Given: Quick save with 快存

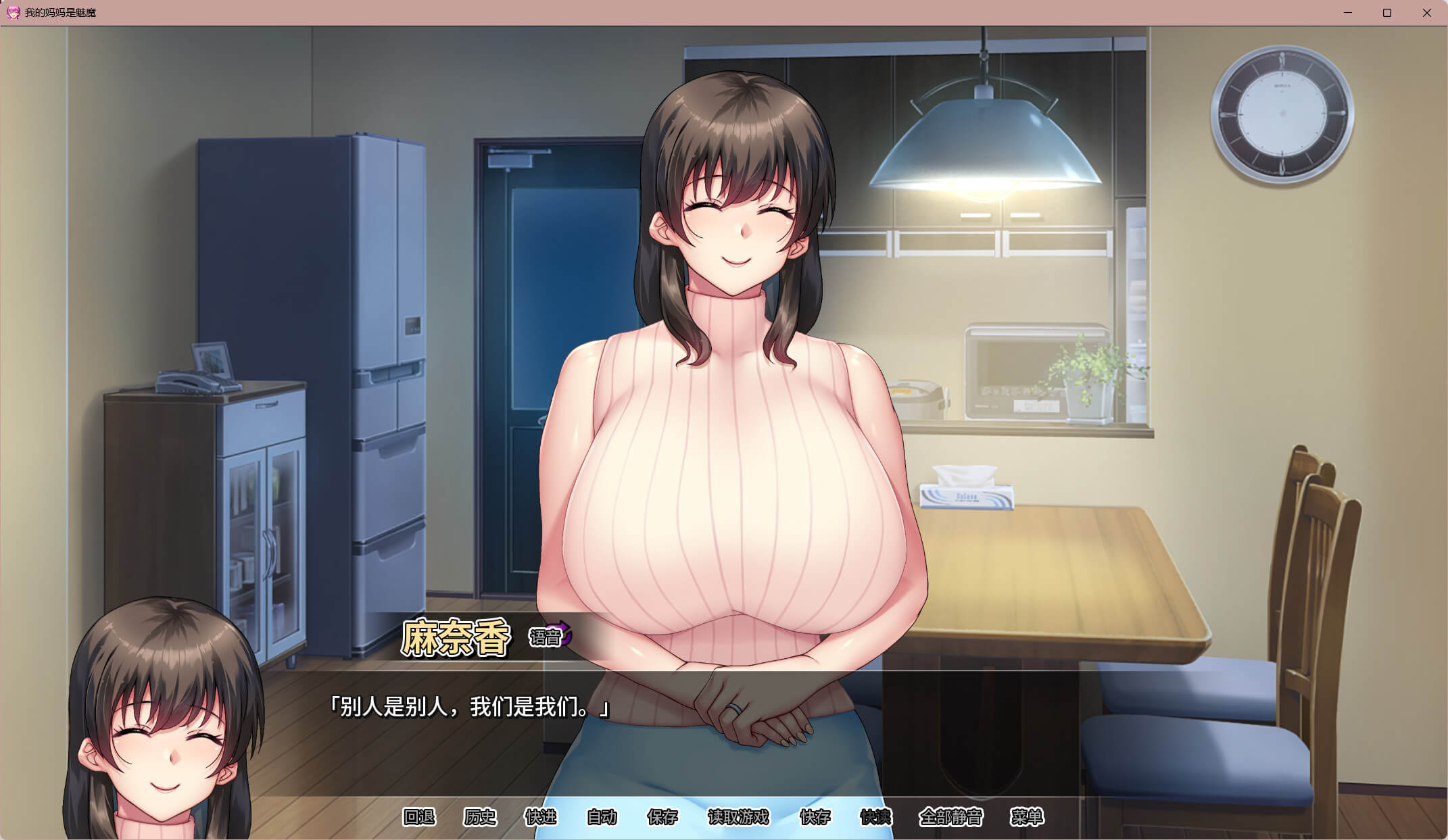Looking at the screenshot, I should 815,817.
